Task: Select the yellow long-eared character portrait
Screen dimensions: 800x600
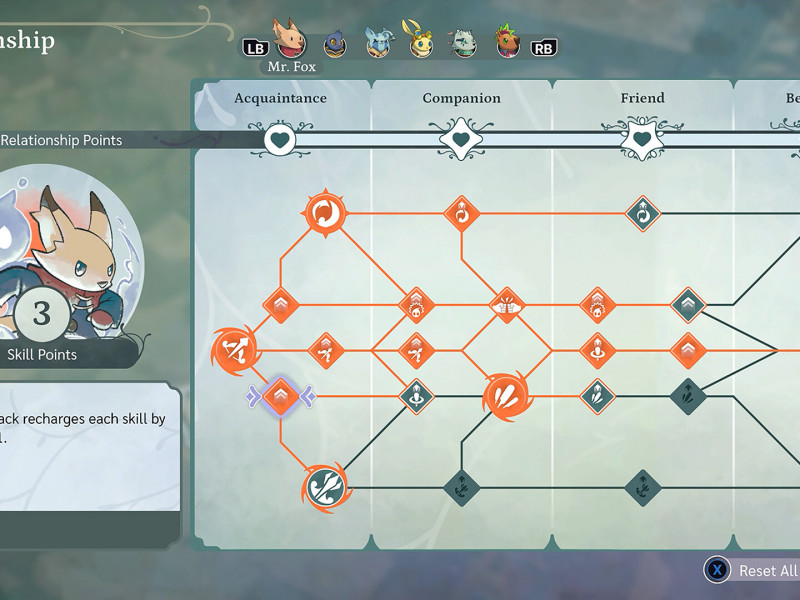Action: point(419,40)
